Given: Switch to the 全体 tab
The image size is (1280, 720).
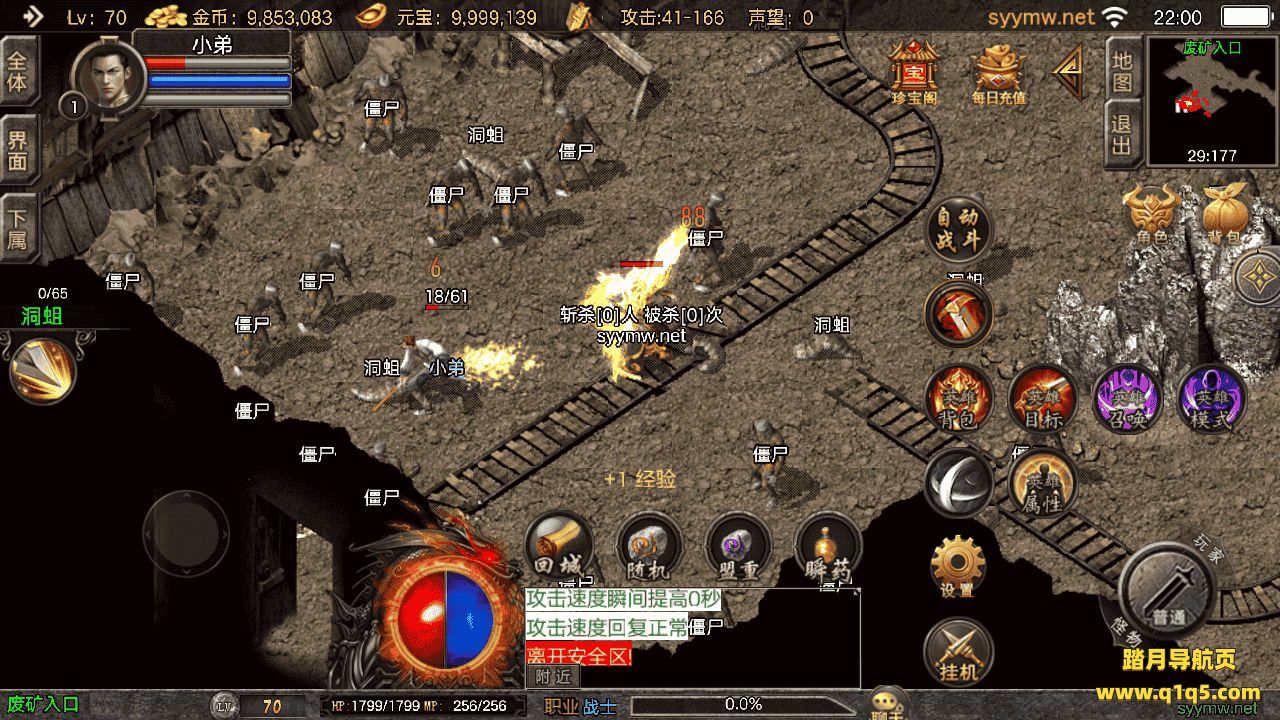Looking at the screenshot, I should pos(18,70).
